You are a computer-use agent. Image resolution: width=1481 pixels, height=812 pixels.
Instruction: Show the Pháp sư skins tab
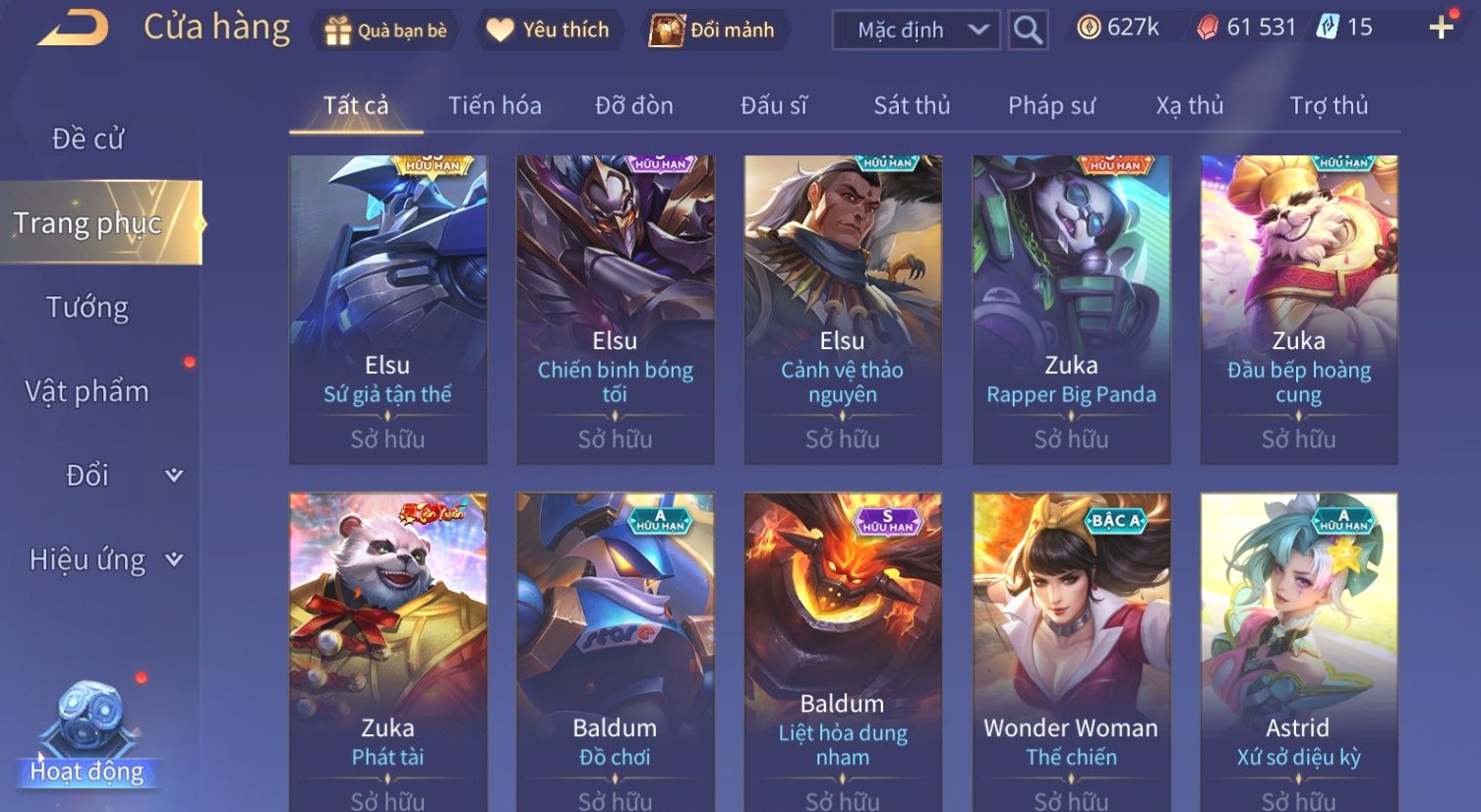[1051, 105]
